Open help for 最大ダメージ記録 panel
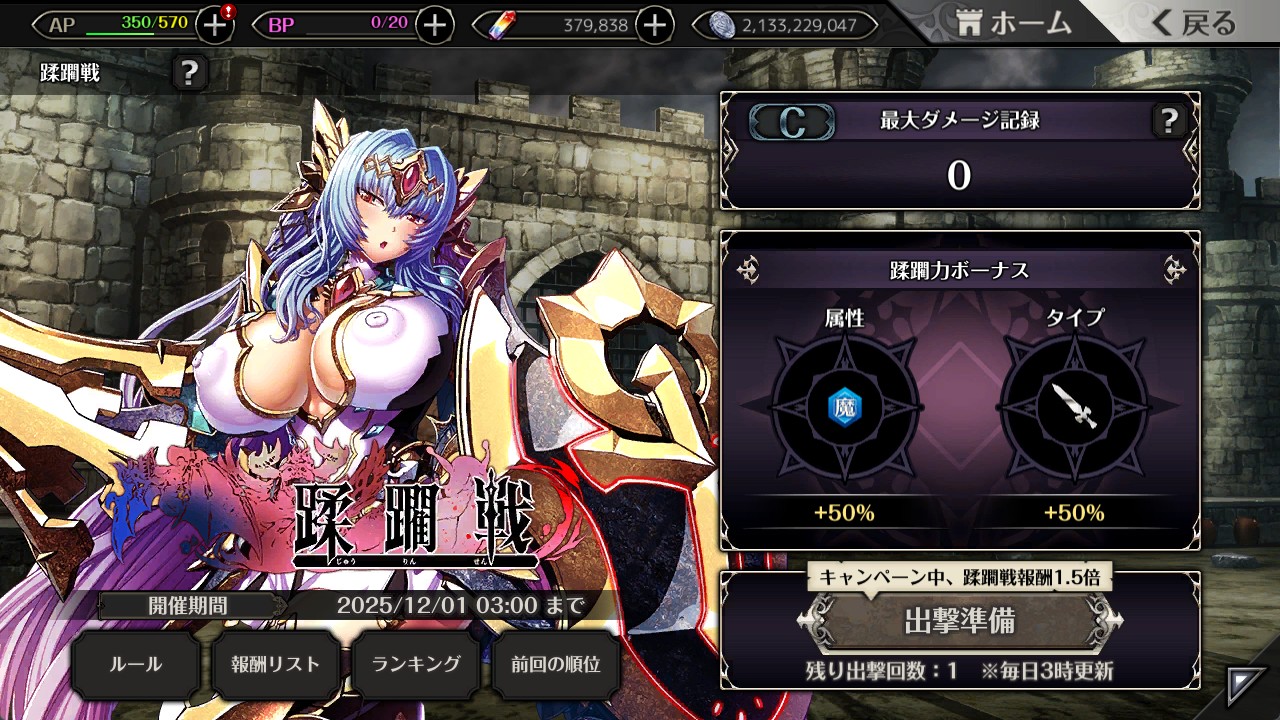Viewport: 1280px width, 720px height. pyautogui.click(x=1168, y=122)
